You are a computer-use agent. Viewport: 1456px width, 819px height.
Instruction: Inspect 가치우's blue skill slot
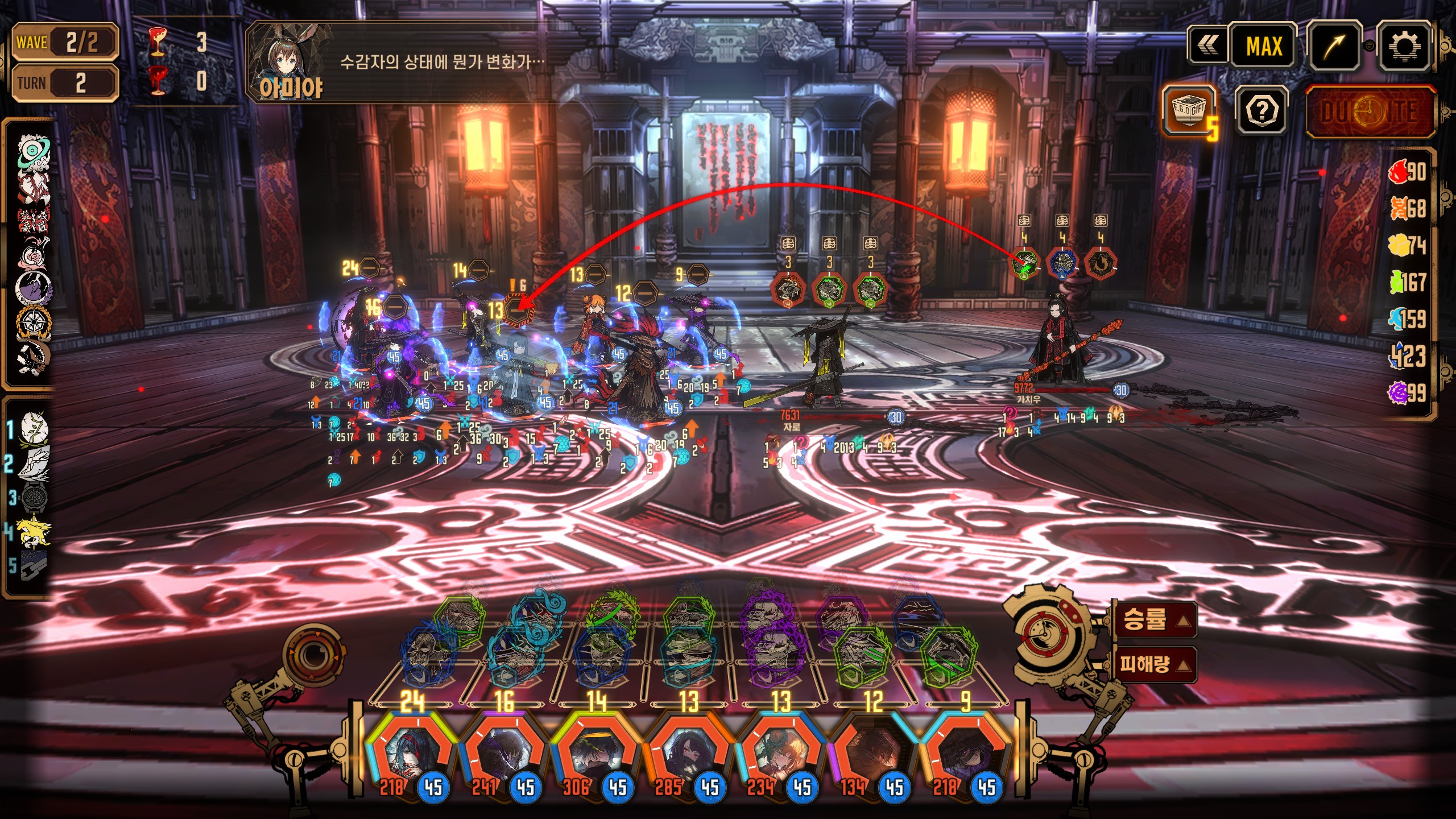tap(1062, 264)
